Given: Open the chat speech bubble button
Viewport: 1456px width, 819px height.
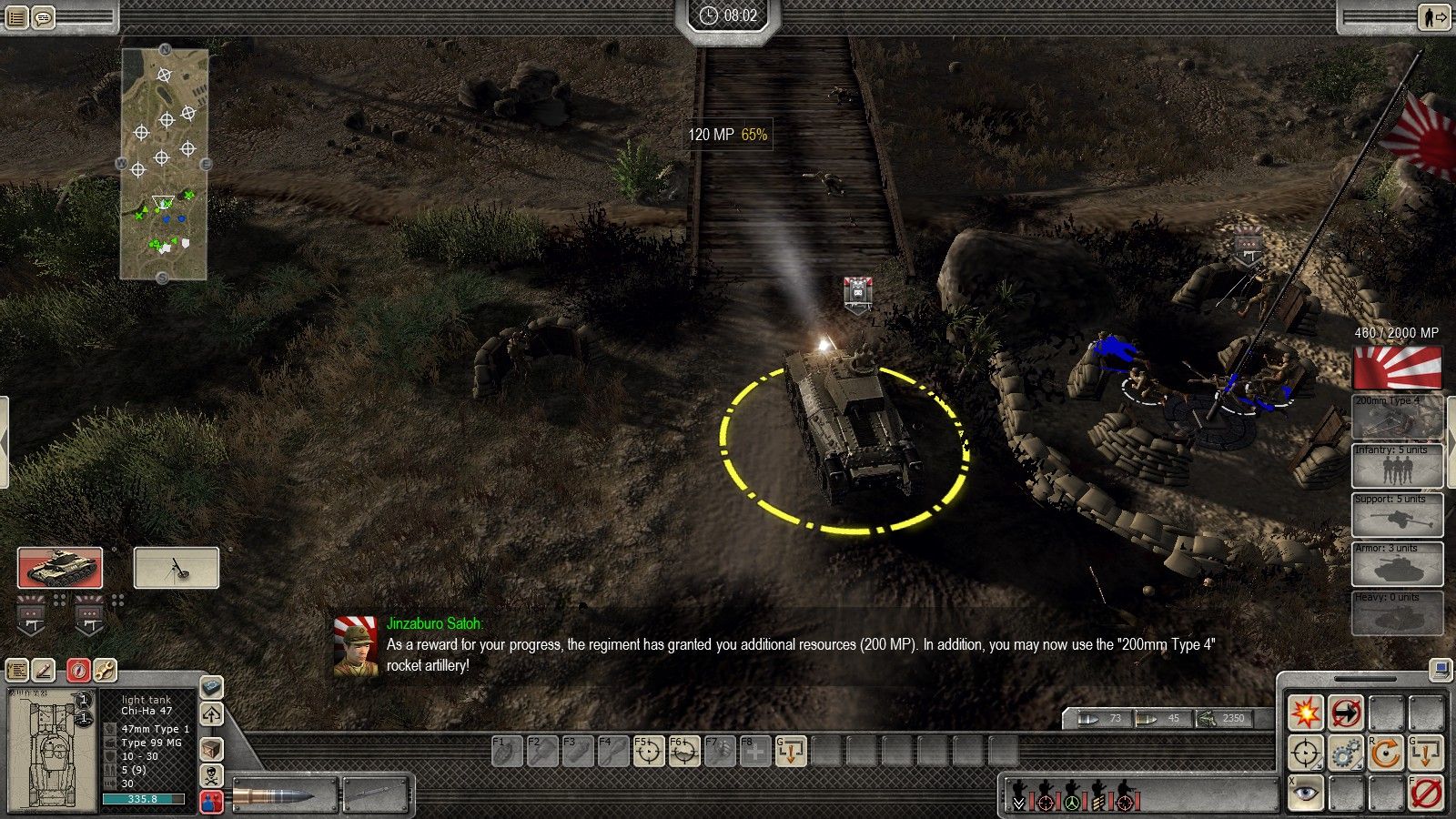Looking at the screenshot, I should click(x=43, y=16).
